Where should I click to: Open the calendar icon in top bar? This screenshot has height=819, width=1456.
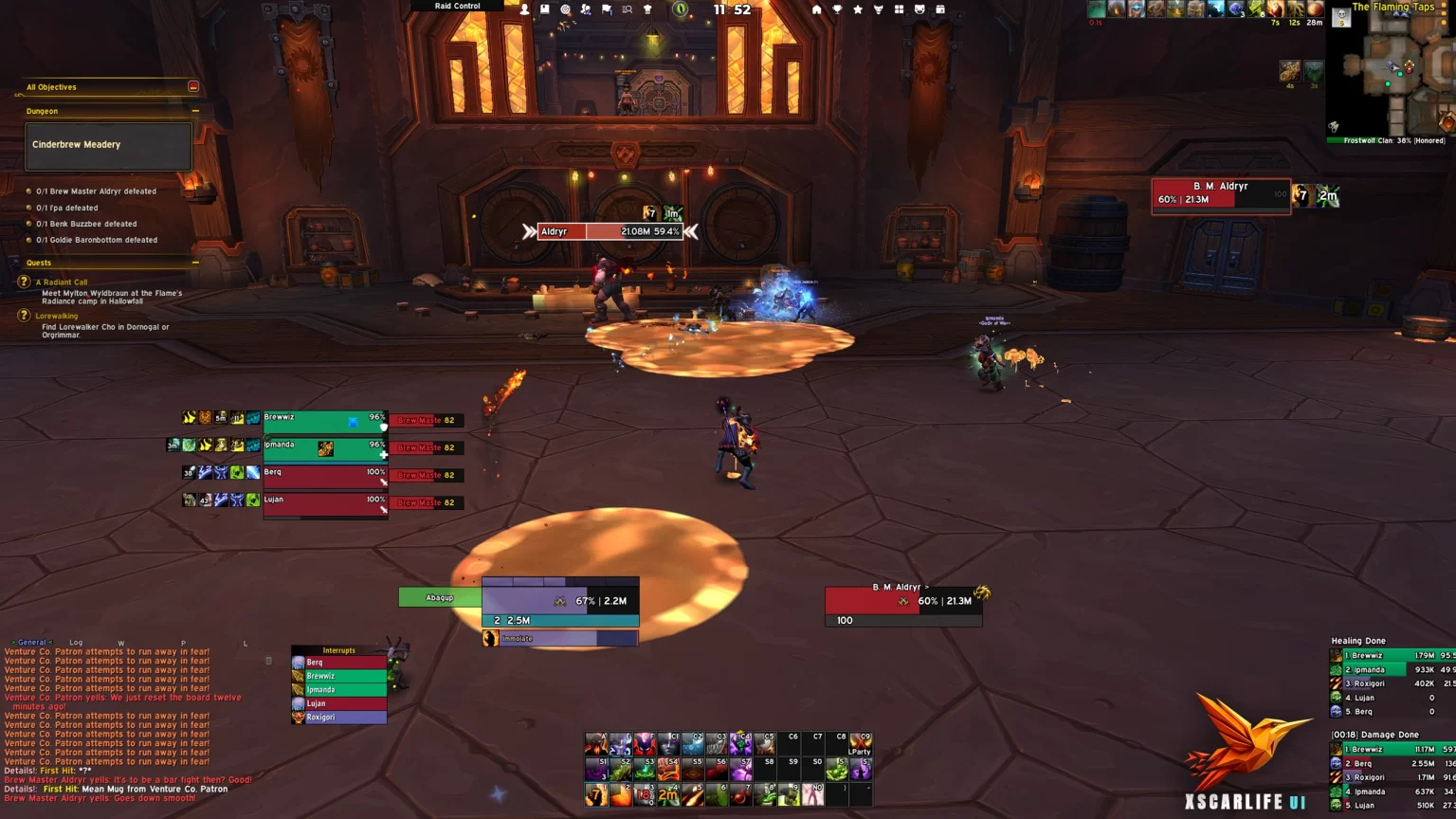point(941,9)
